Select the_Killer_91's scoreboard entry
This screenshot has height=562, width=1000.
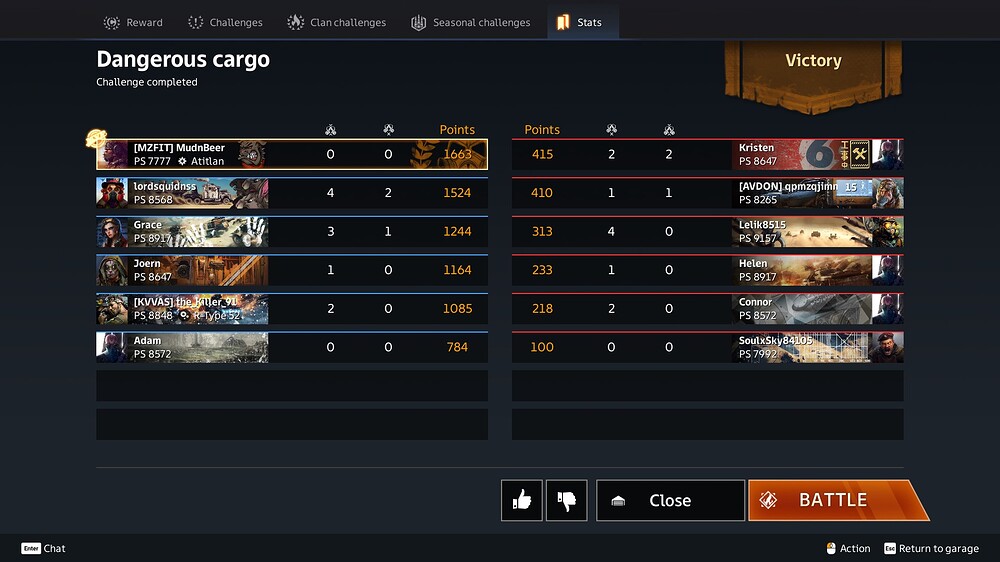pos(291,308)
